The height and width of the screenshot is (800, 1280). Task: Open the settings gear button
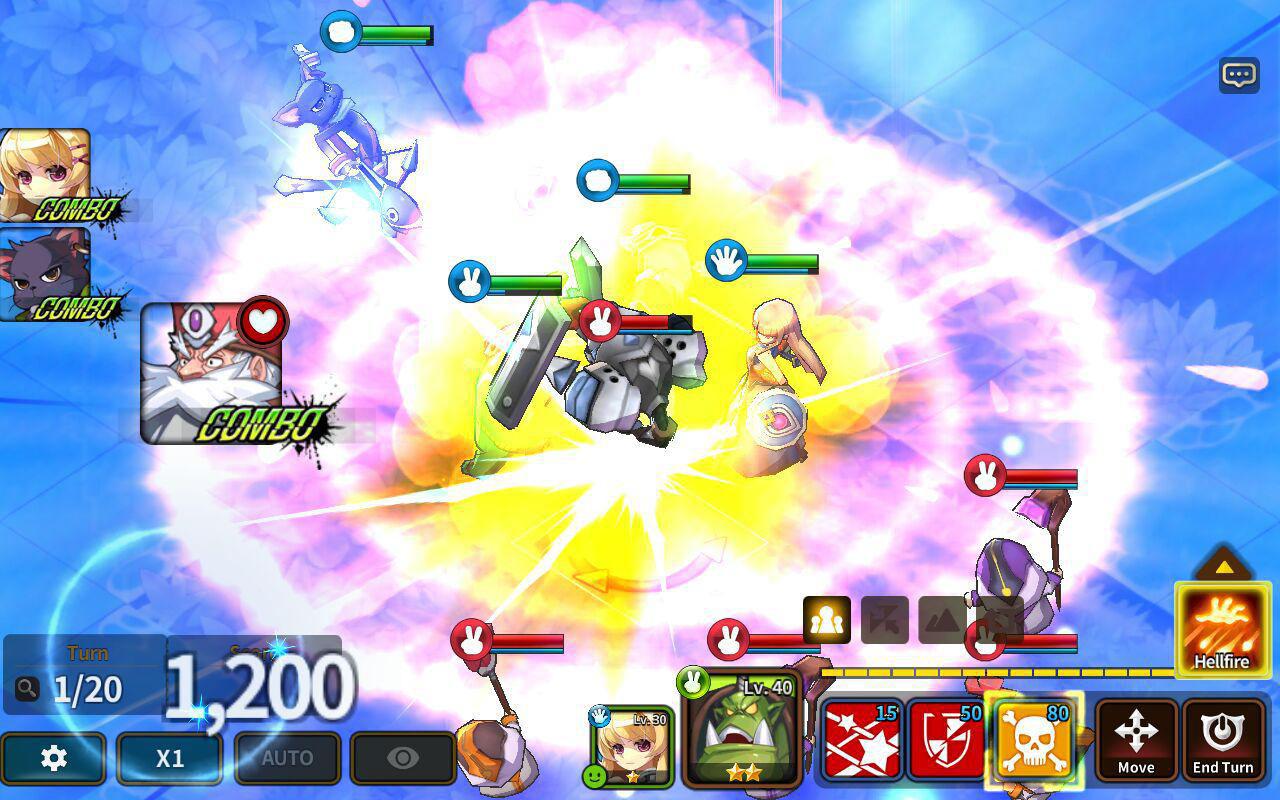pyautogui.click(x=53, y=758)
